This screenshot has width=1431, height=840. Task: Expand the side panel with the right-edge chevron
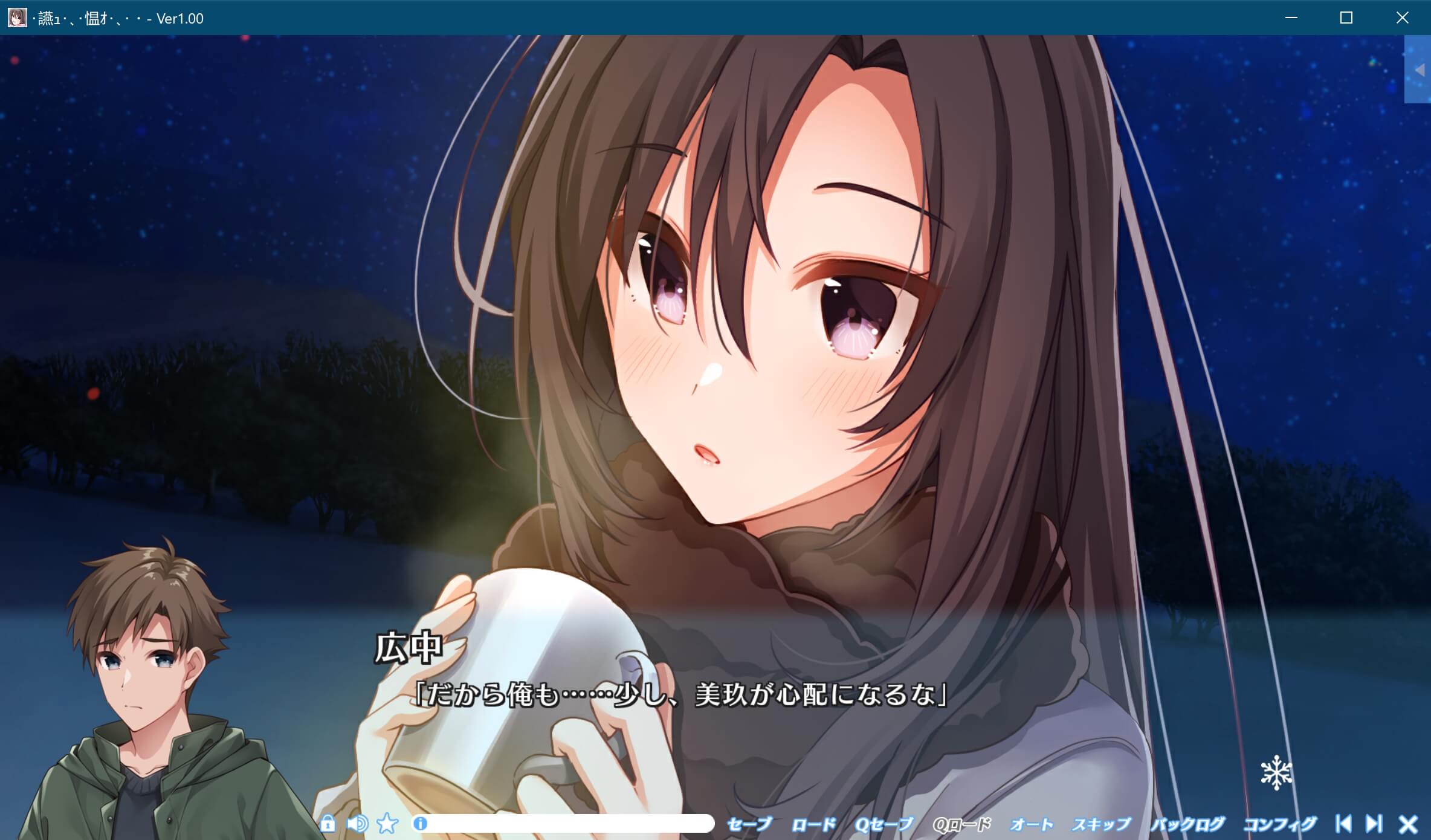point(1420,69)
